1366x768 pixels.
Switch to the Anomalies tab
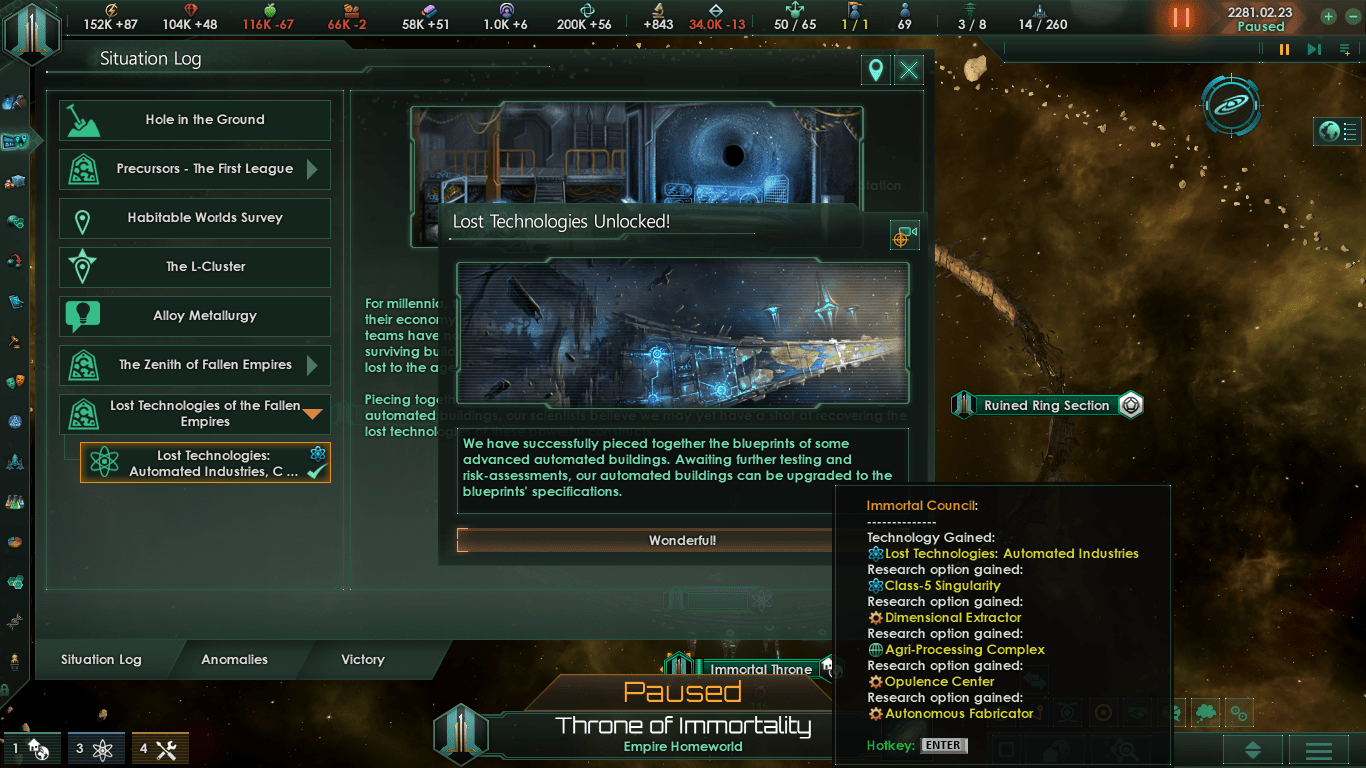click(x=234, y=660)
